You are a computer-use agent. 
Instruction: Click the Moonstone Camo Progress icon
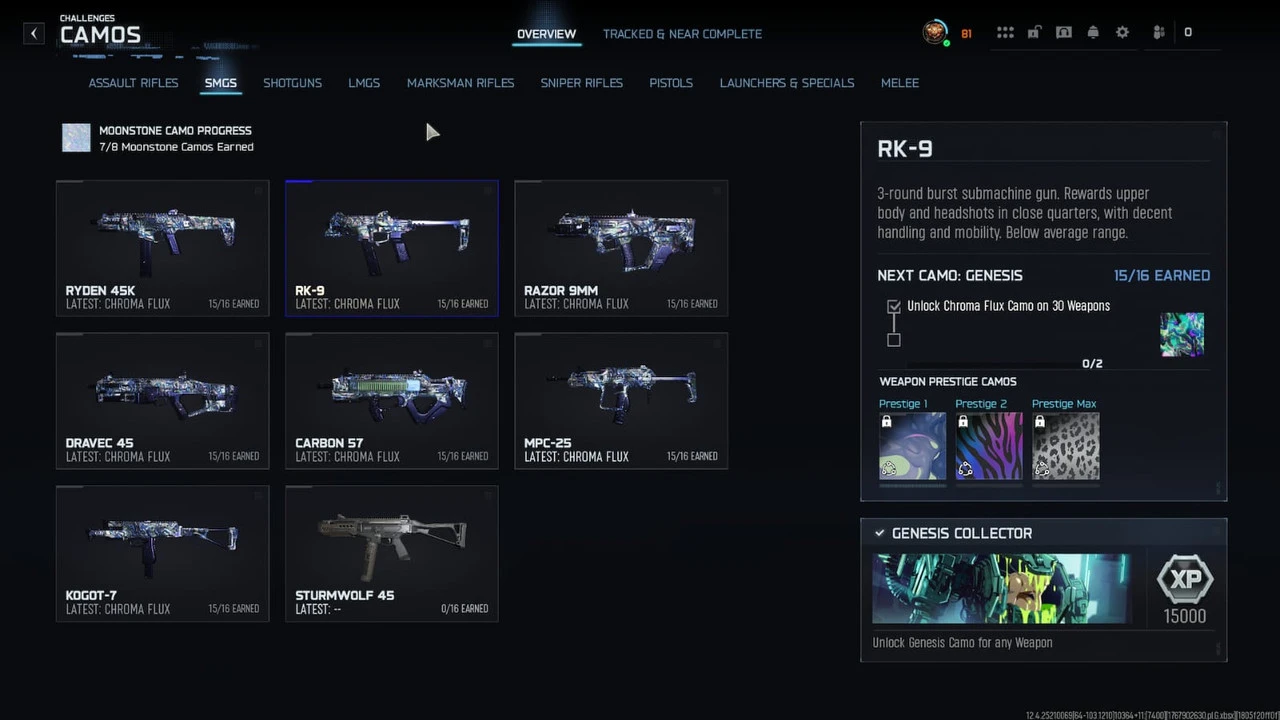pyautogui.click(x=76, y=137)
